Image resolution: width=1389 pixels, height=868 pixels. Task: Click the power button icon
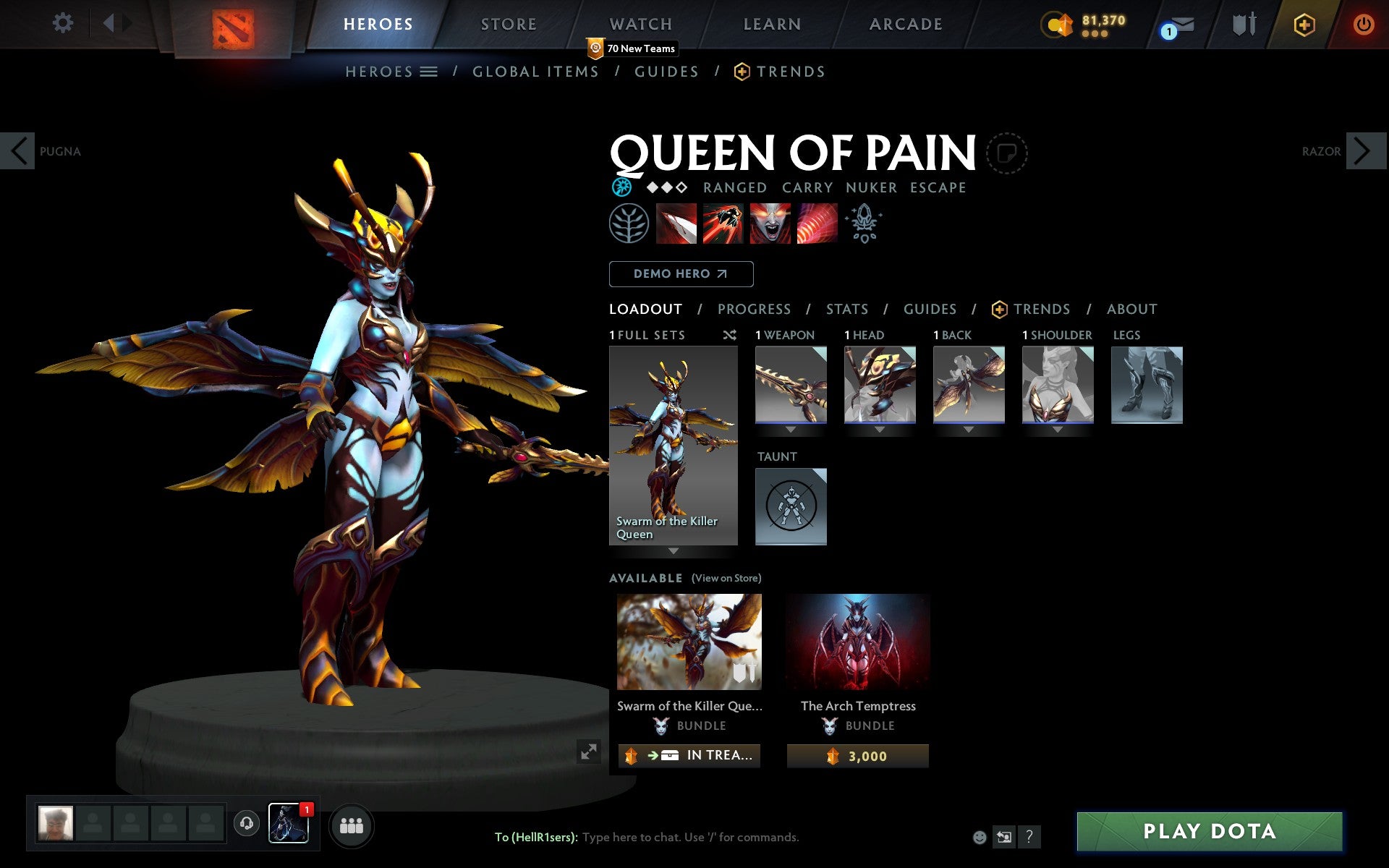pyautogui.click(x=1363, y=24)
